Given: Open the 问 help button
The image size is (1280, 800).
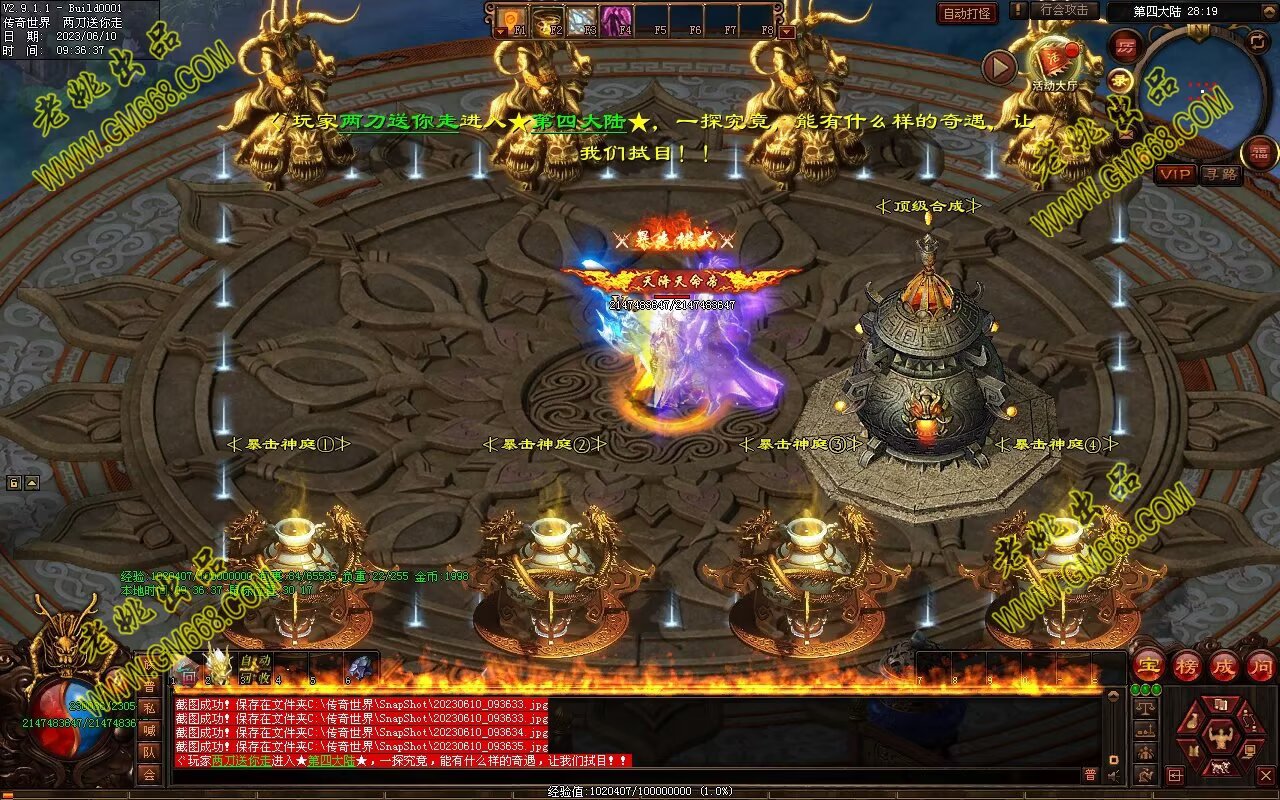Looking at the screenshot, I should click(1260, 665).
